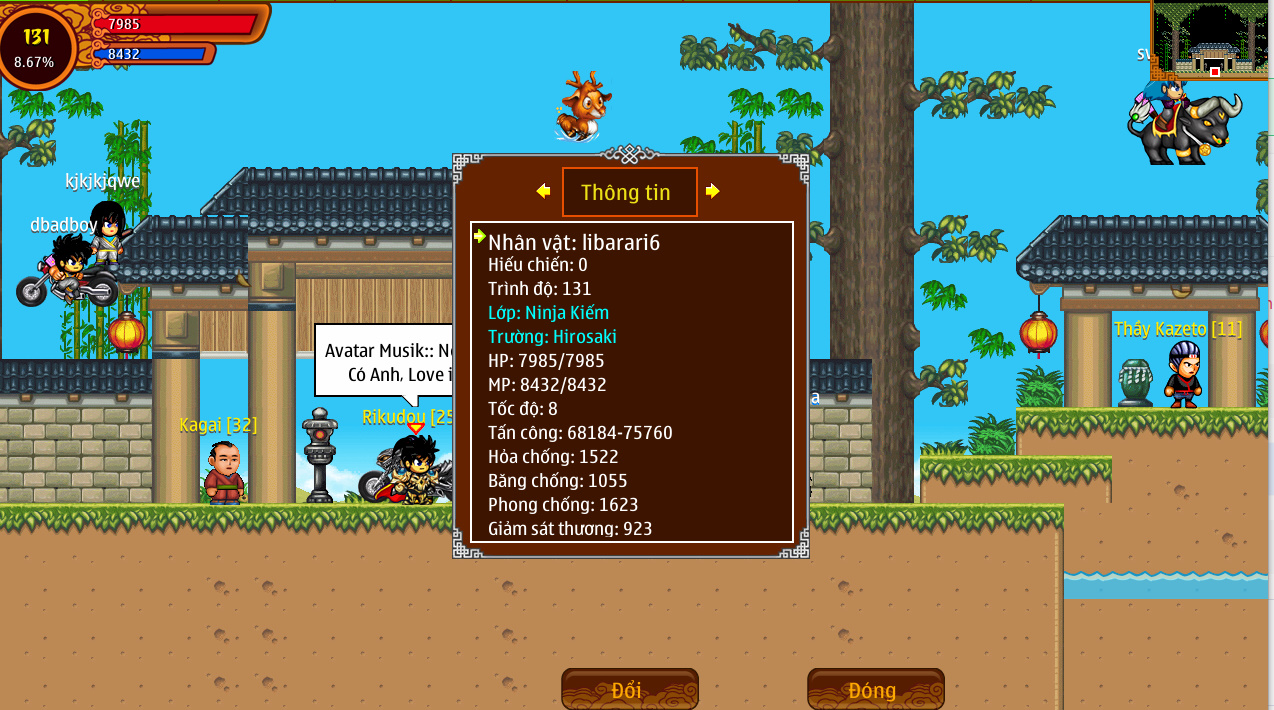Viewport: 1274px width, 710px height.
Task: Open the level 131 character badge
Action: [37, 46]
